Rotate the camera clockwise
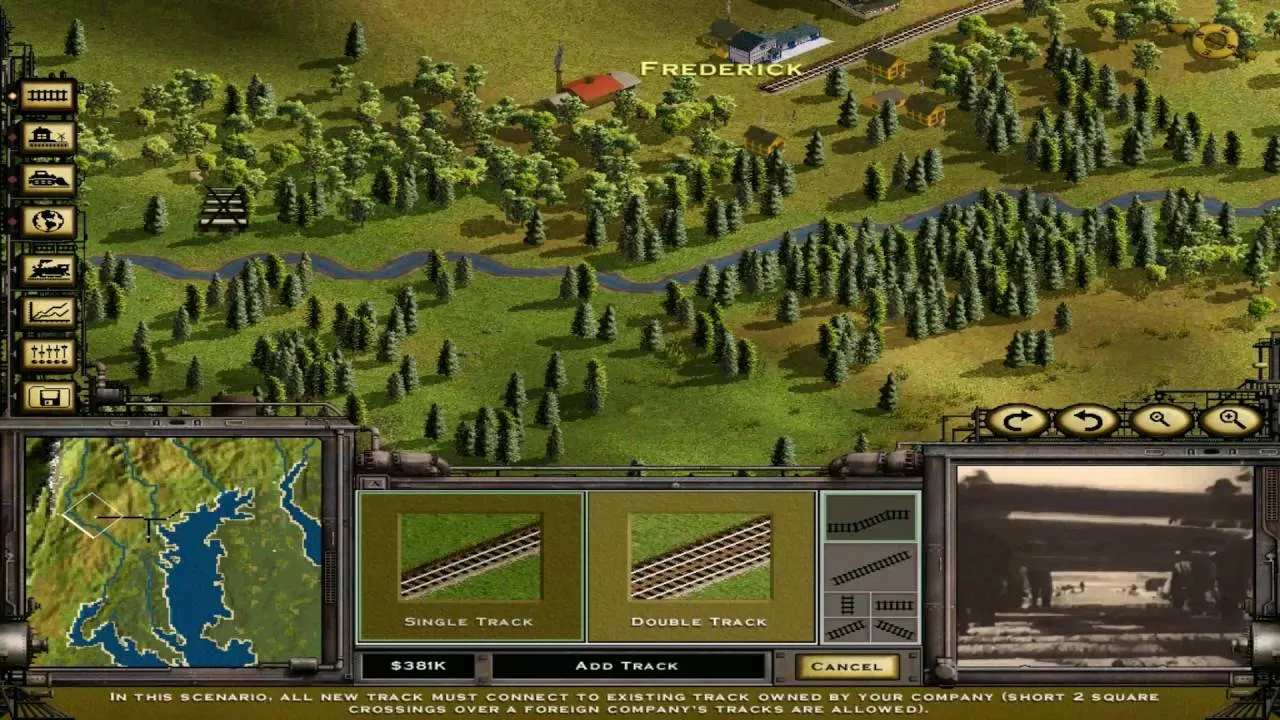Viewport: 1280px width, 720px height. (x=1017, y=421)
